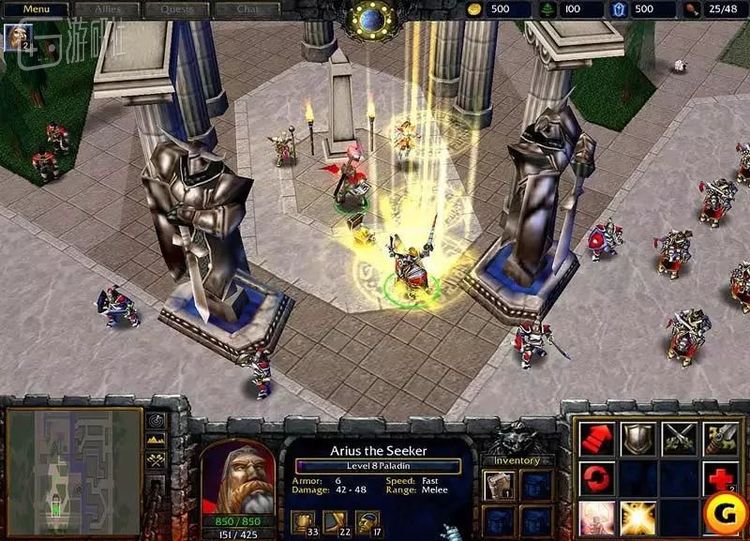Open the Quests log
Image resolution: width=750 pixels, height=541 pixels.
176,9
